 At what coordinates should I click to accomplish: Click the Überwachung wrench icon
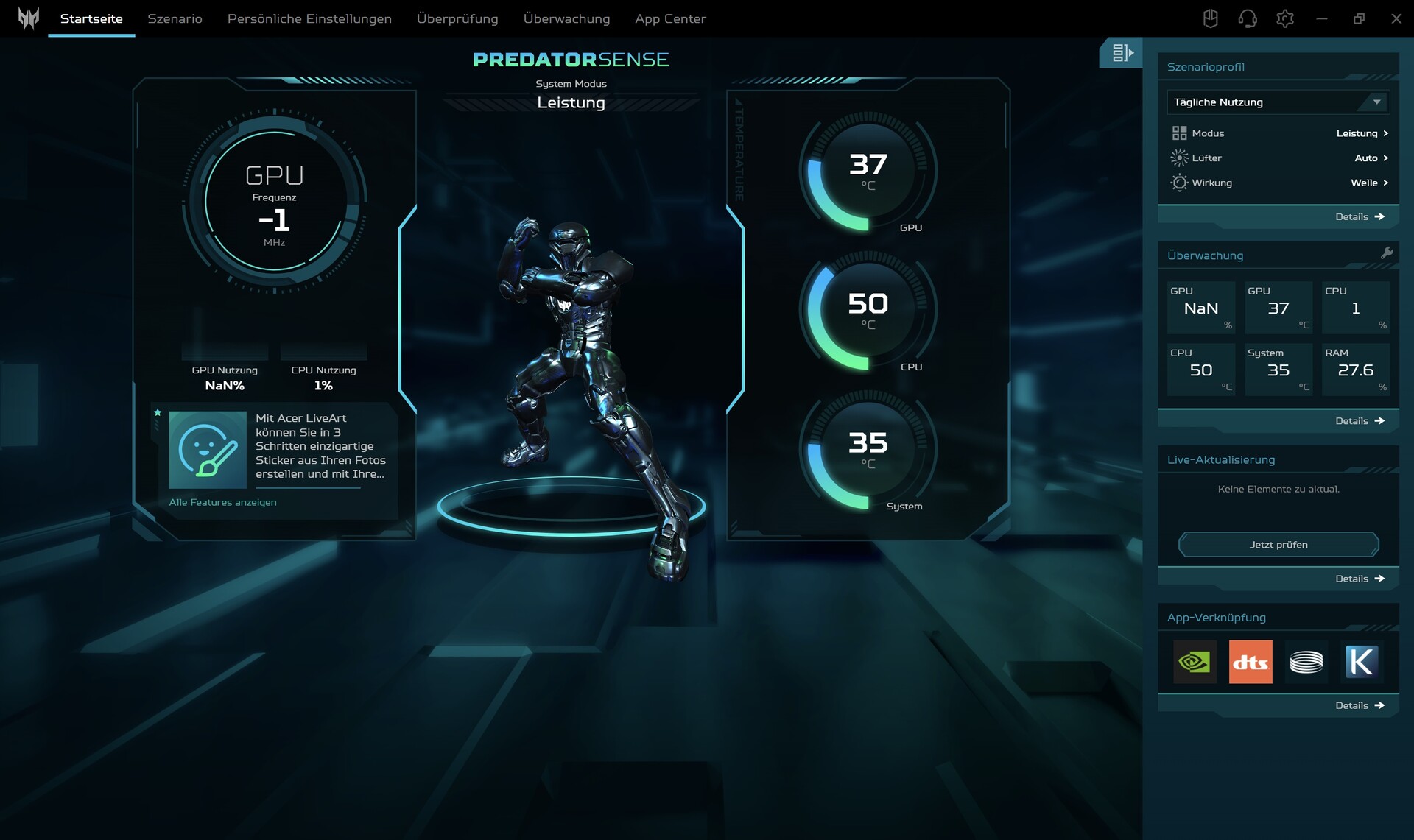coord(1387,253)
